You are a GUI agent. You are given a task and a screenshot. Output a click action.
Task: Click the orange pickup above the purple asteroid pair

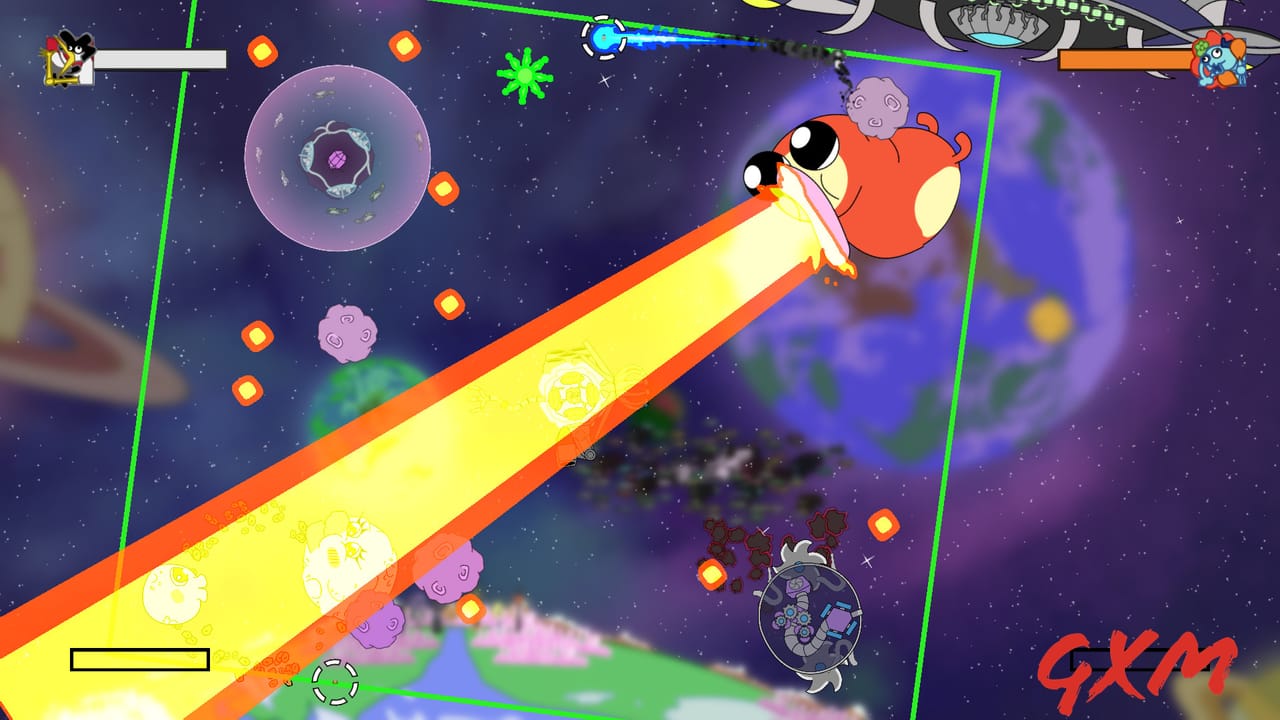[449, 305]
